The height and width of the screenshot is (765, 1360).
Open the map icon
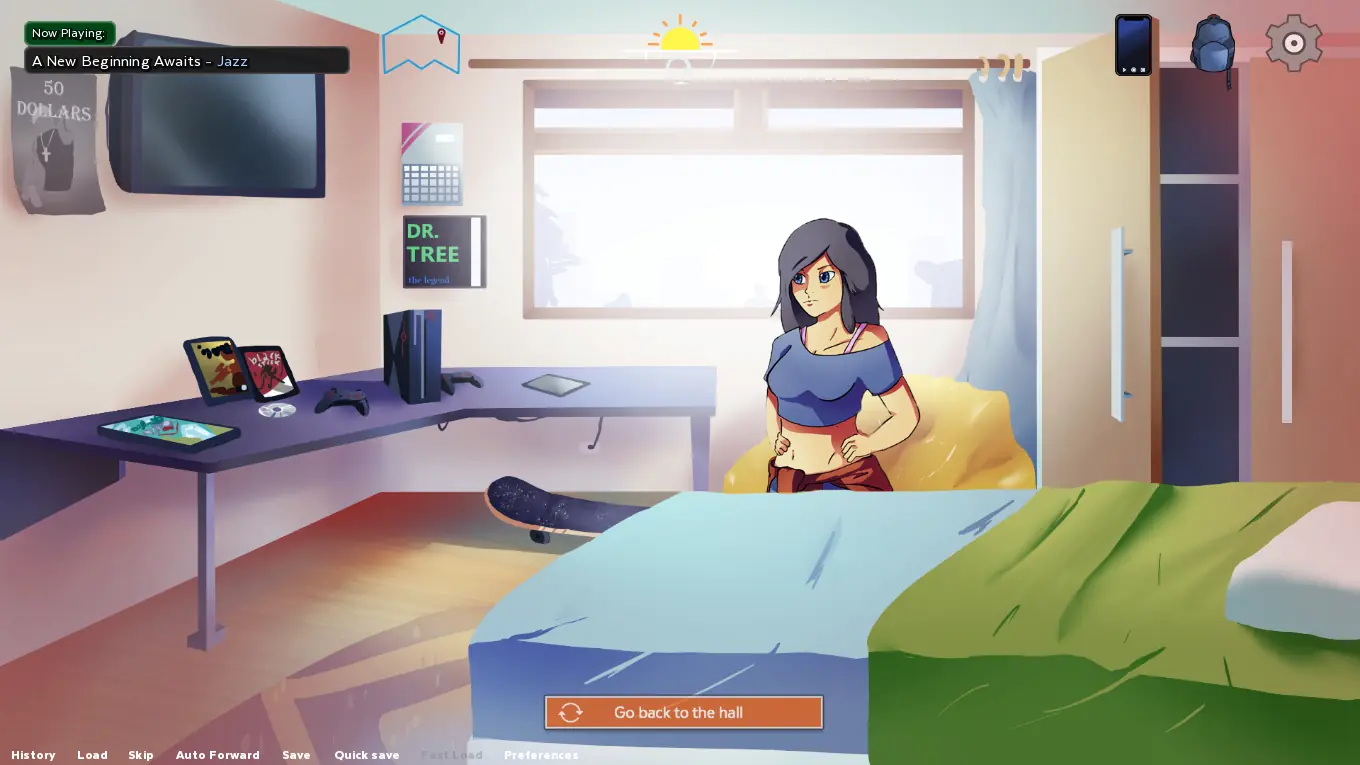[421, 45]
